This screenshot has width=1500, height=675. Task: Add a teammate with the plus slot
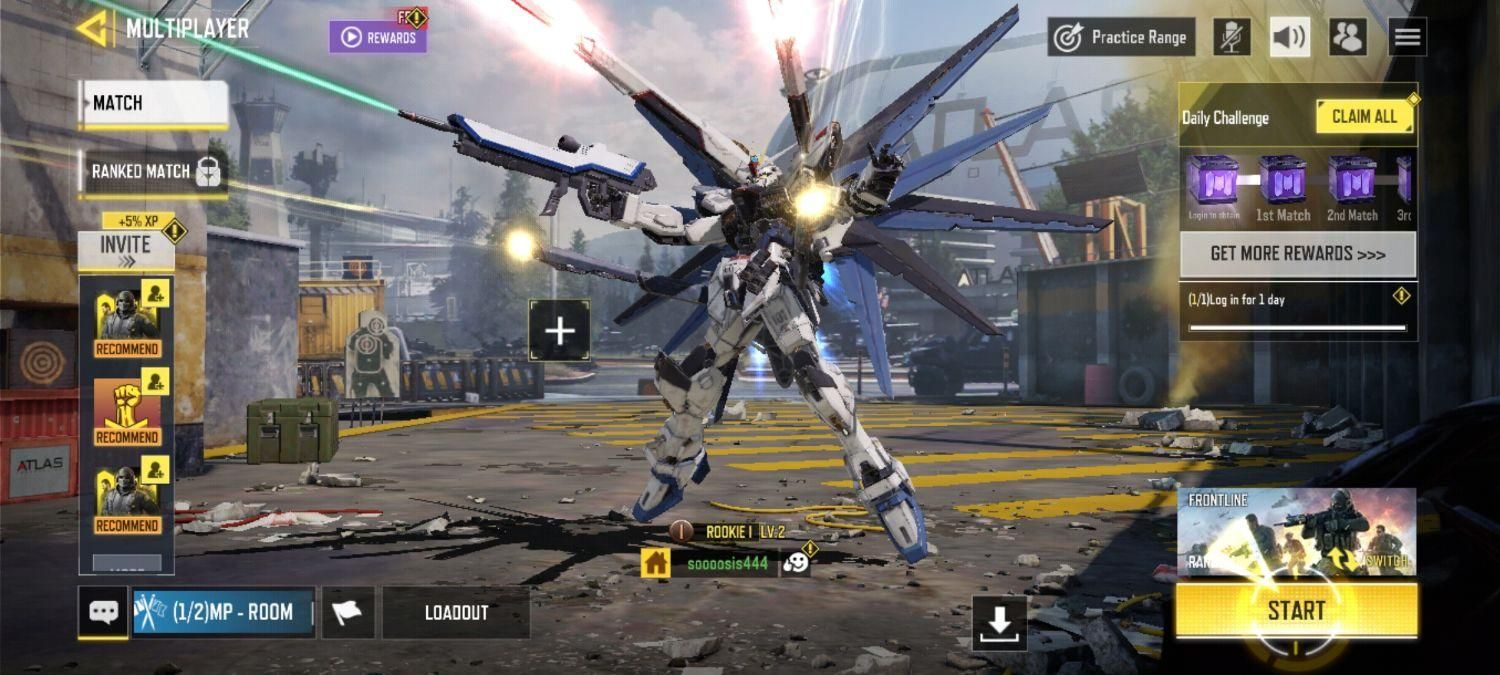559,331
